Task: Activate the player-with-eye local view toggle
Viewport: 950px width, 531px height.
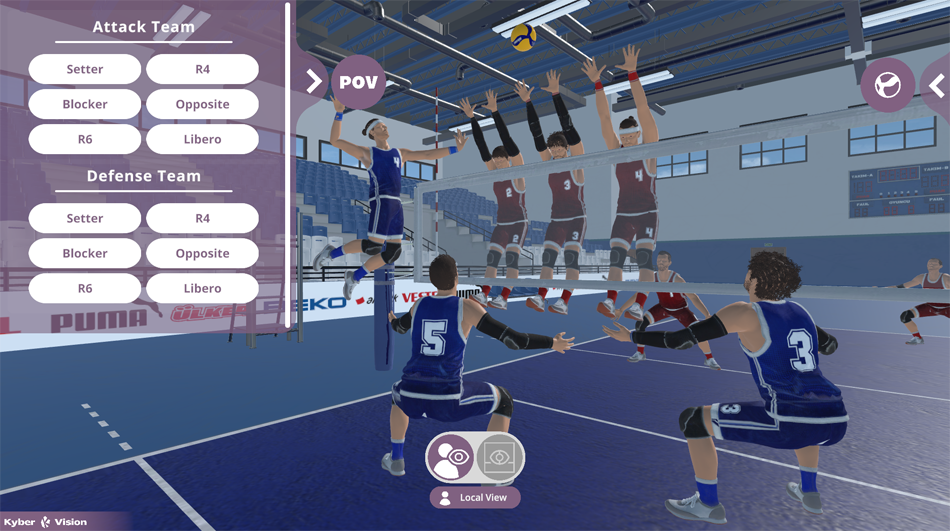Action: [451, 457]
